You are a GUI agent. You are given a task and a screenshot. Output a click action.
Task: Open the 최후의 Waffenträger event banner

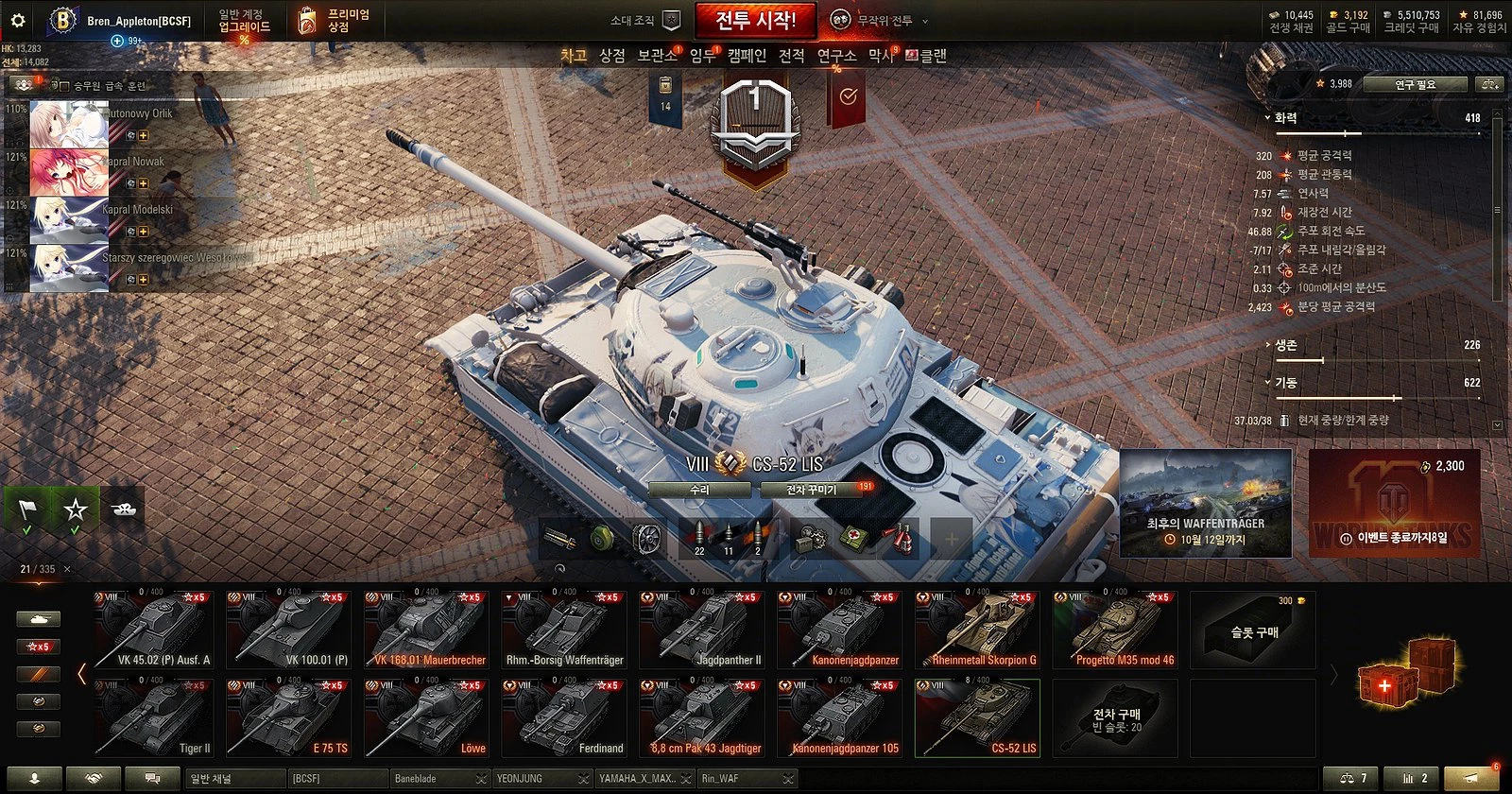pos(1205,504)
